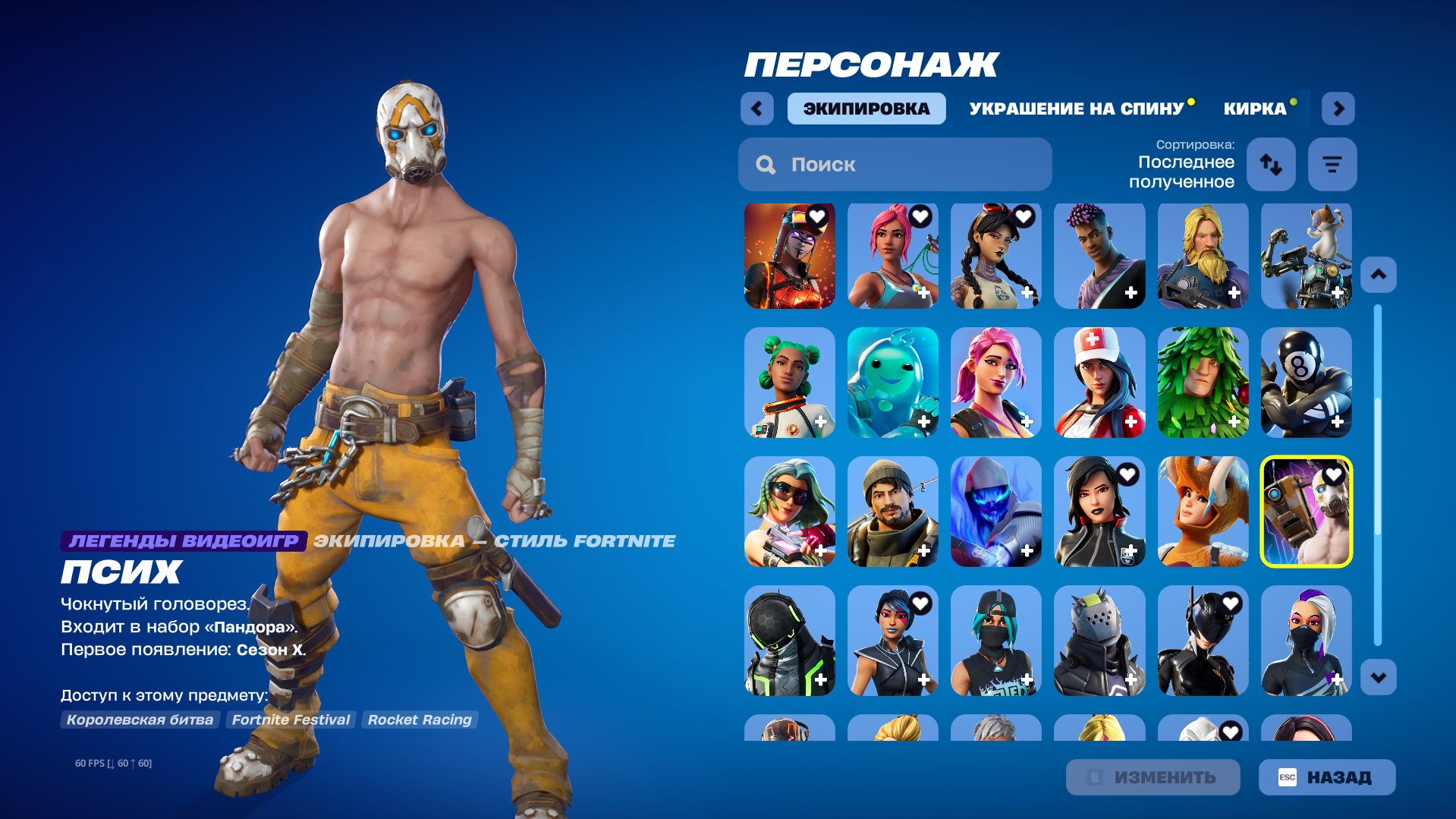Click the sort direction arrows icon
Viewport: 1456px width, 819px height.
pos(1270,164)
